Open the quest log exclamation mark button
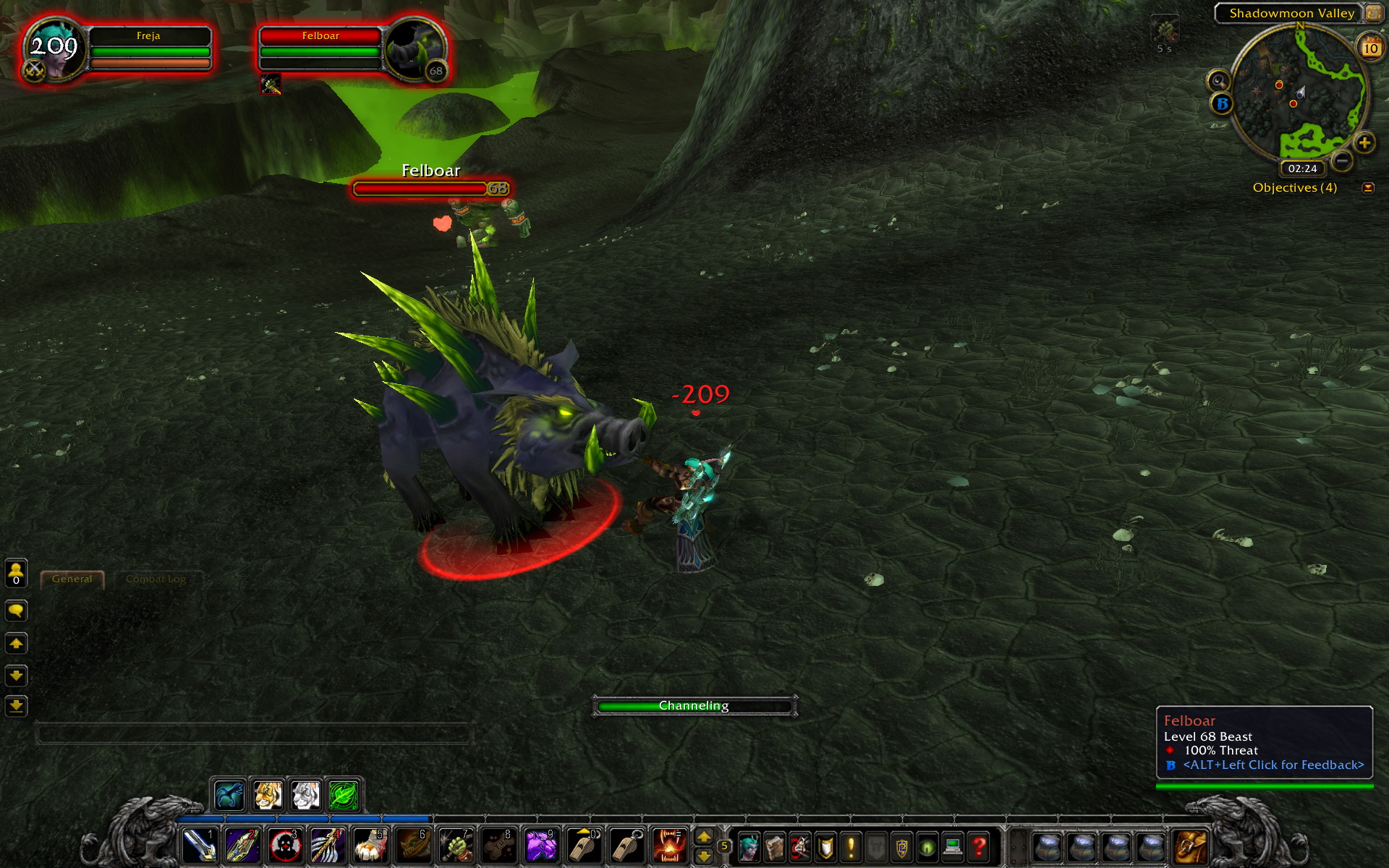 point(851,846)
